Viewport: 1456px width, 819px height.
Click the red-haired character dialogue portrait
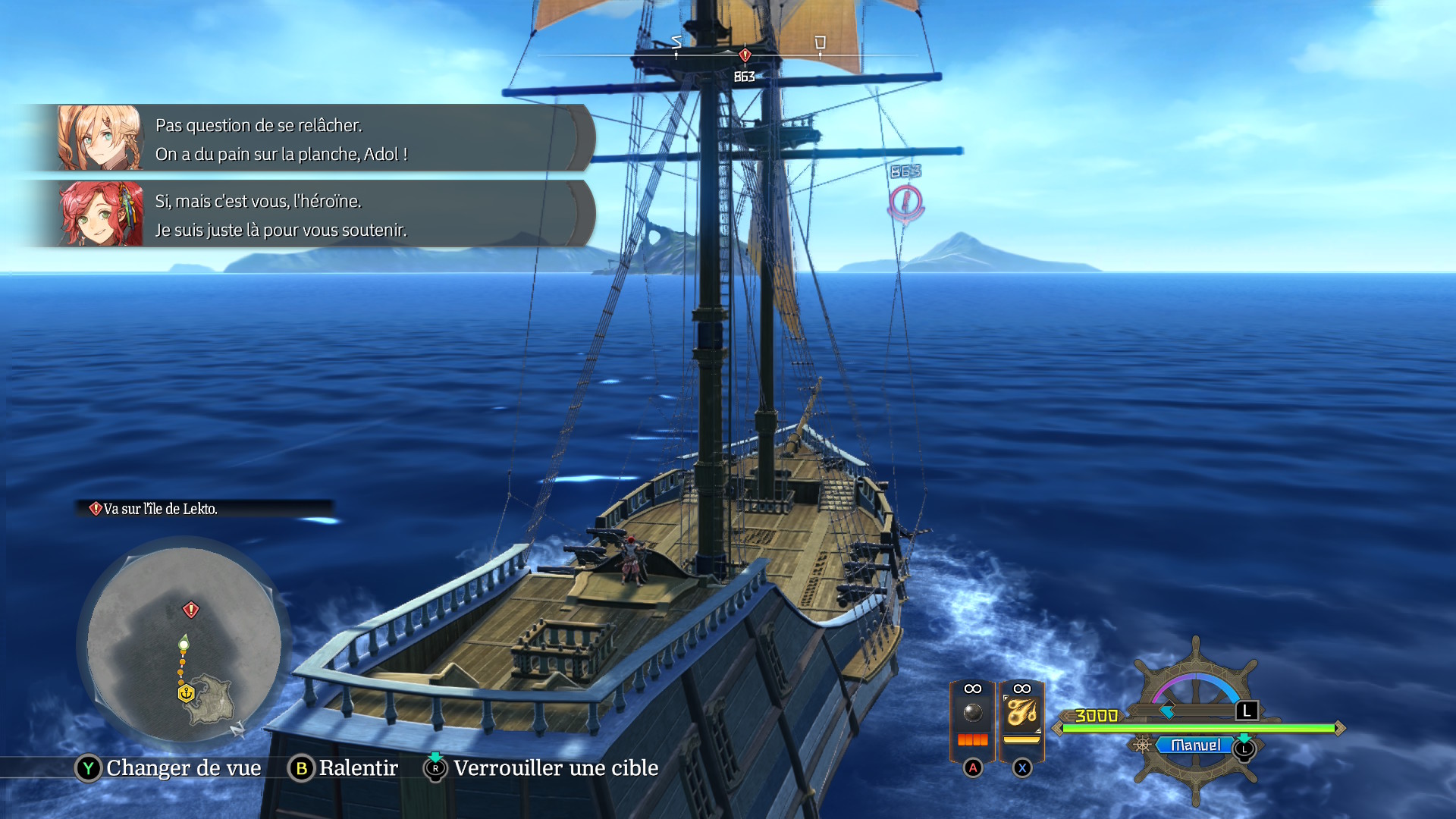pos(101,214)
